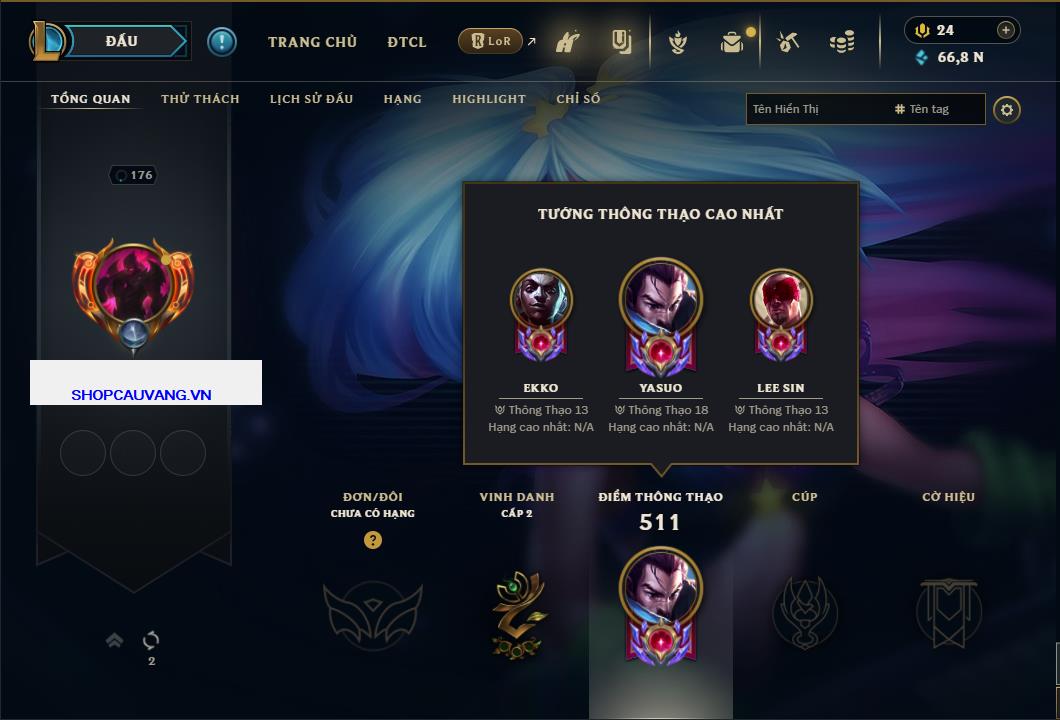Screen dimensions: 1060x720
Task: Launch the LoR button
Action: [491, 41]
